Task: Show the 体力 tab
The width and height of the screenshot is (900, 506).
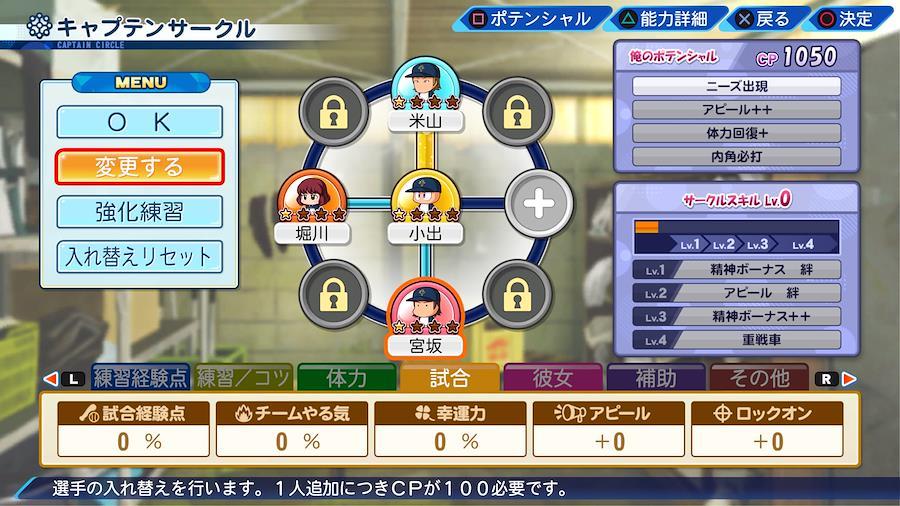Action: [x=347, y=378]
